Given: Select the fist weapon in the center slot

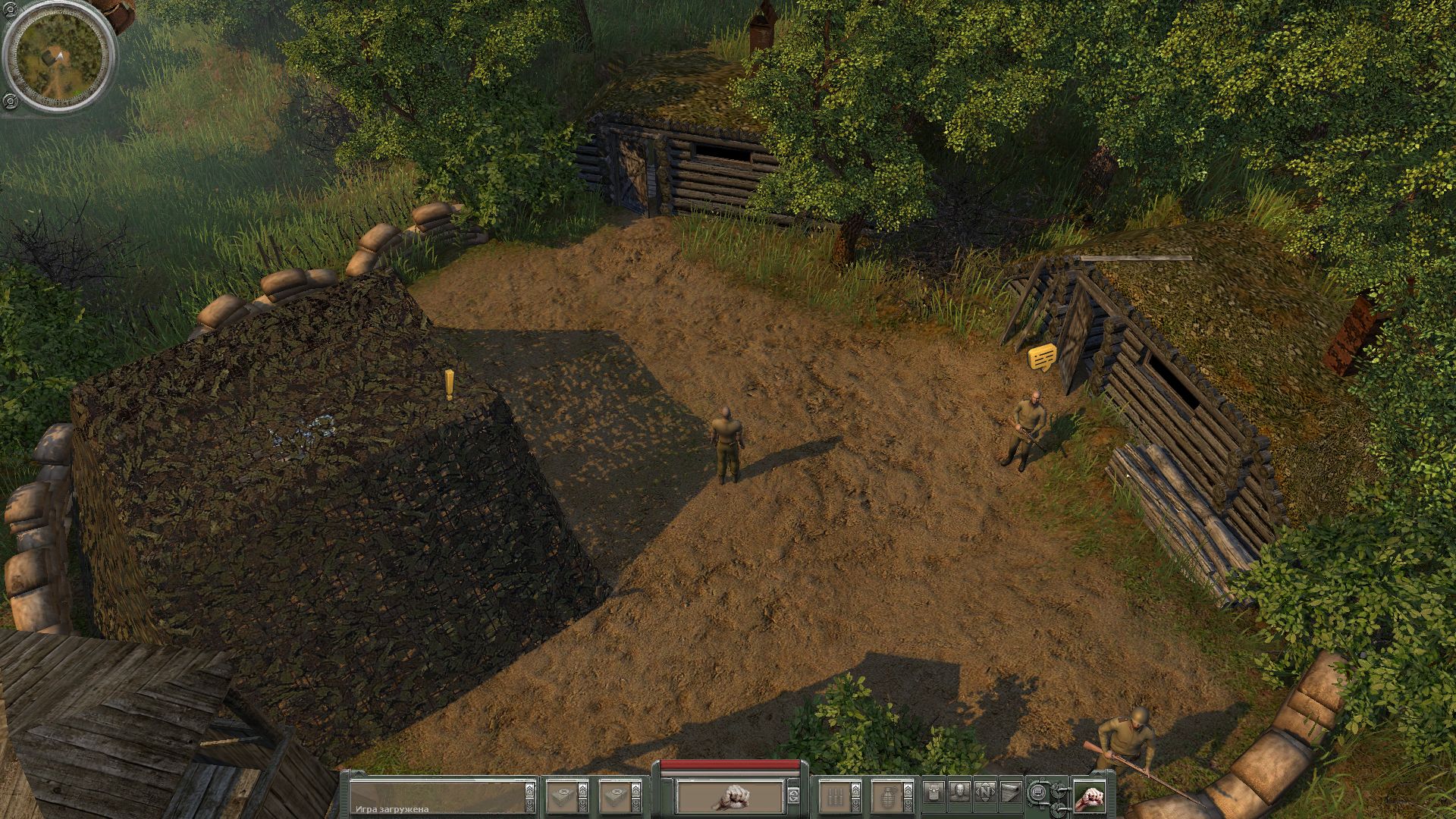Looking at the screenshot, I should pyautogui.click(x=730, y=796).
